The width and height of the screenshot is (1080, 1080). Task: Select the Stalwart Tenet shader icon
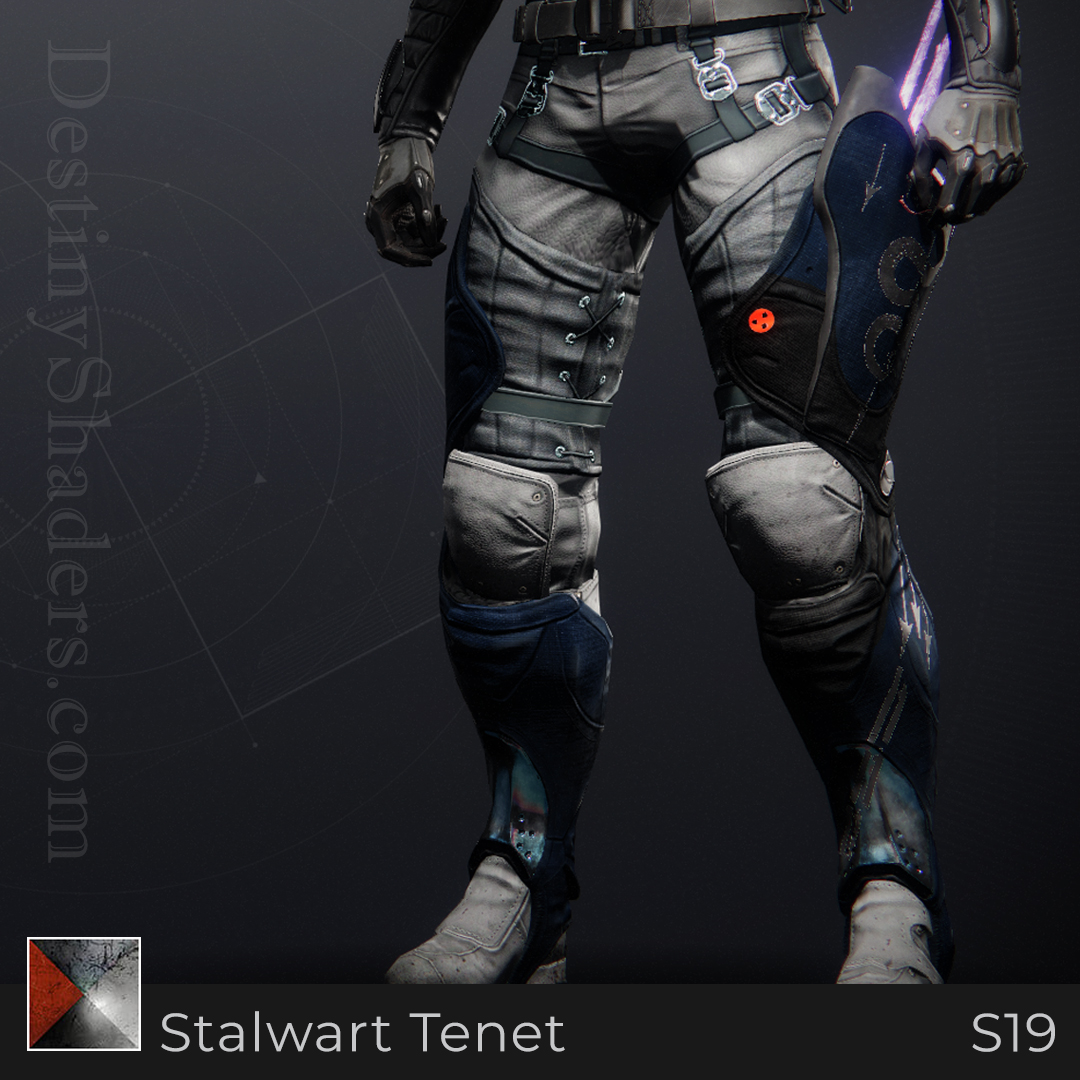click(84, 994)
